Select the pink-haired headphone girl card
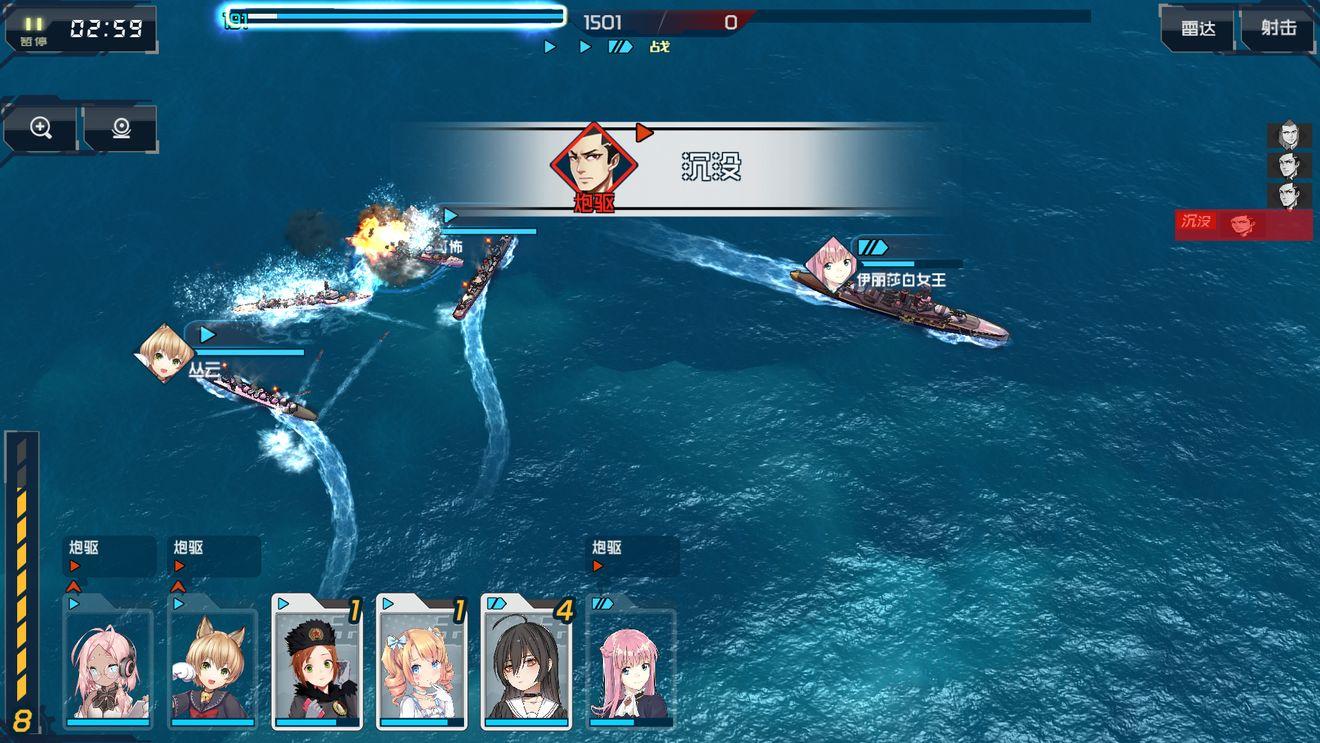The height and width of the screenshot is (743, 1320). coord(109,664)
